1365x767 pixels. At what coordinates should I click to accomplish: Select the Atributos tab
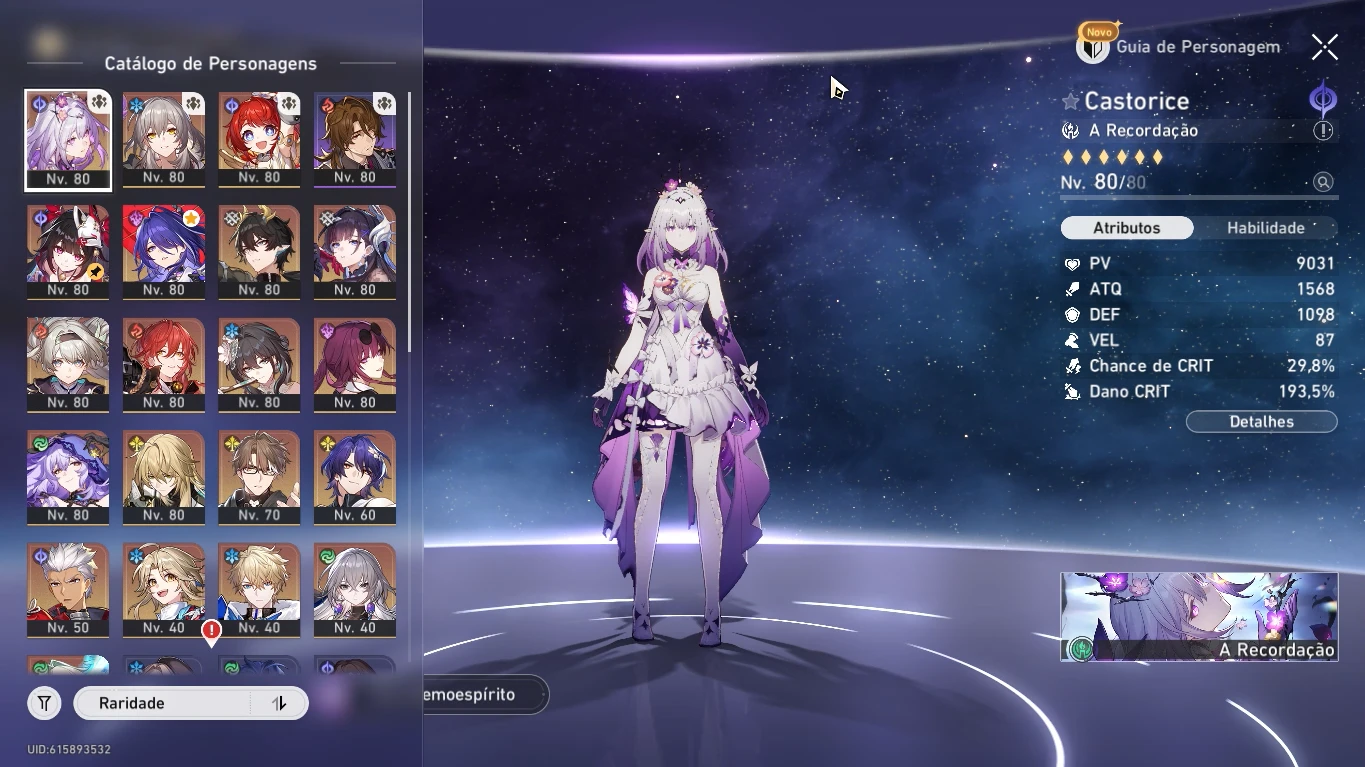1127,228
